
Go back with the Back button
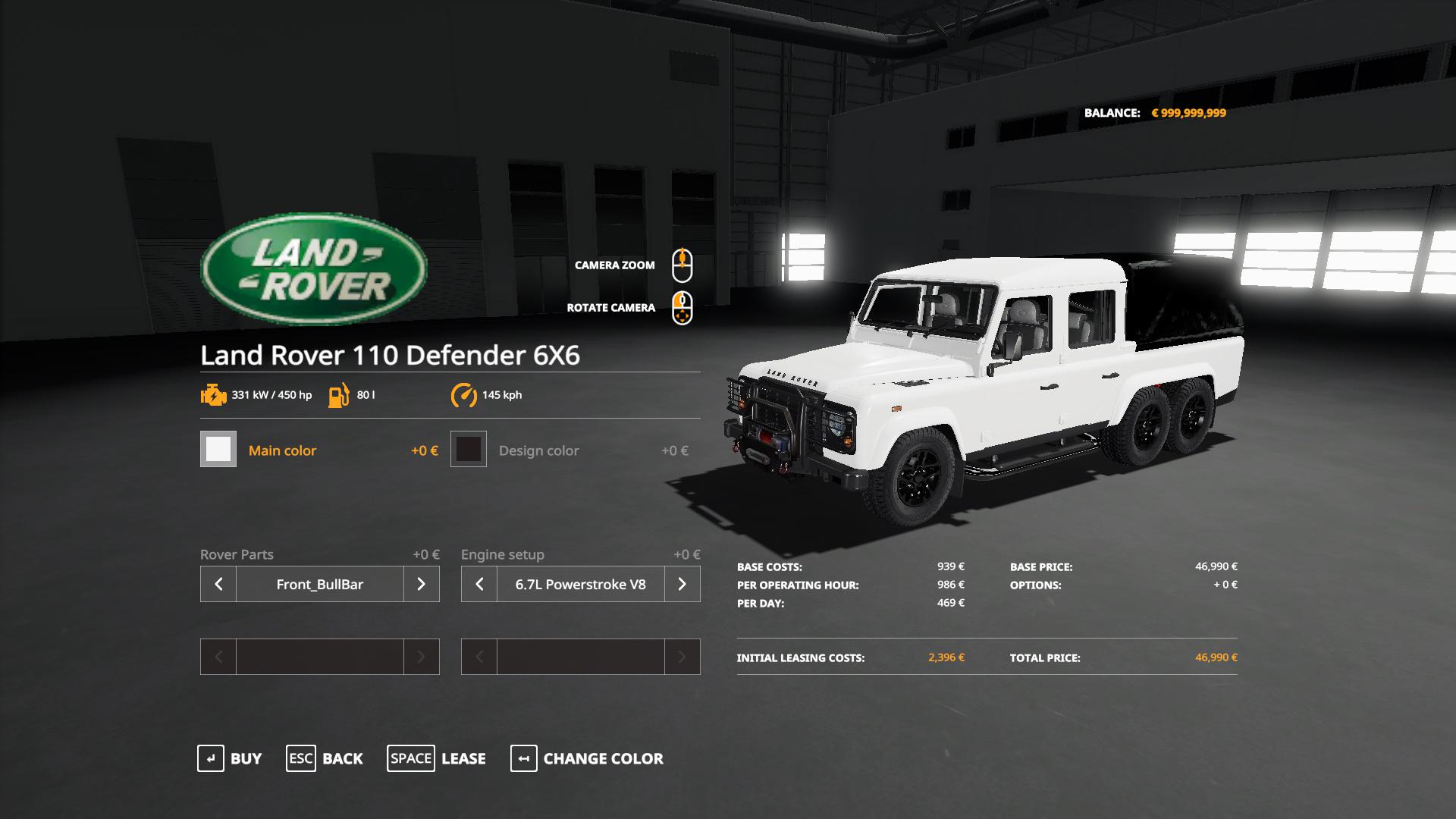[325, 758]
